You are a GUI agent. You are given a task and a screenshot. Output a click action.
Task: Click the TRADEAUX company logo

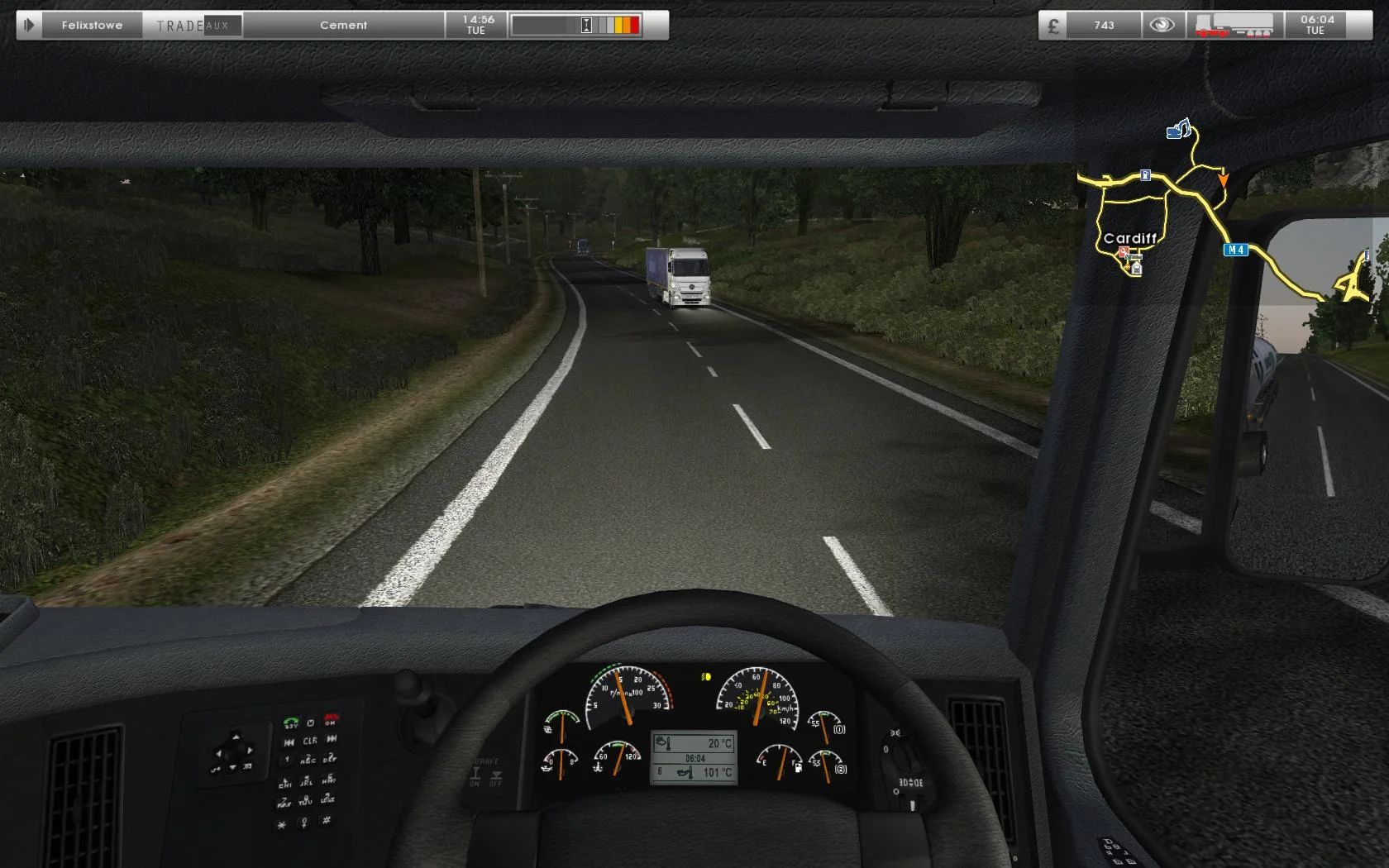(193, 25)
